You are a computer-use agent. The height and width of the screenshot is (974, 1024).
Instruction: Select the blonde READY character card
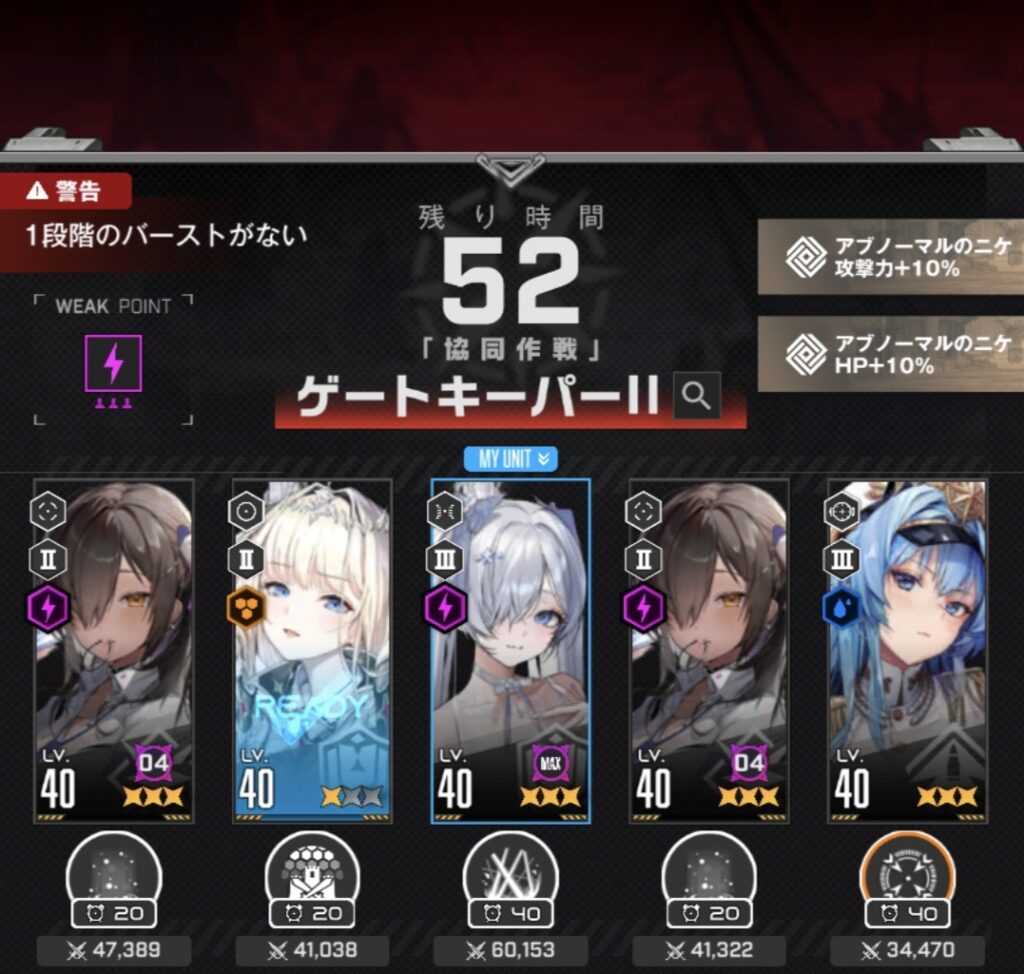tap(312, 650)
